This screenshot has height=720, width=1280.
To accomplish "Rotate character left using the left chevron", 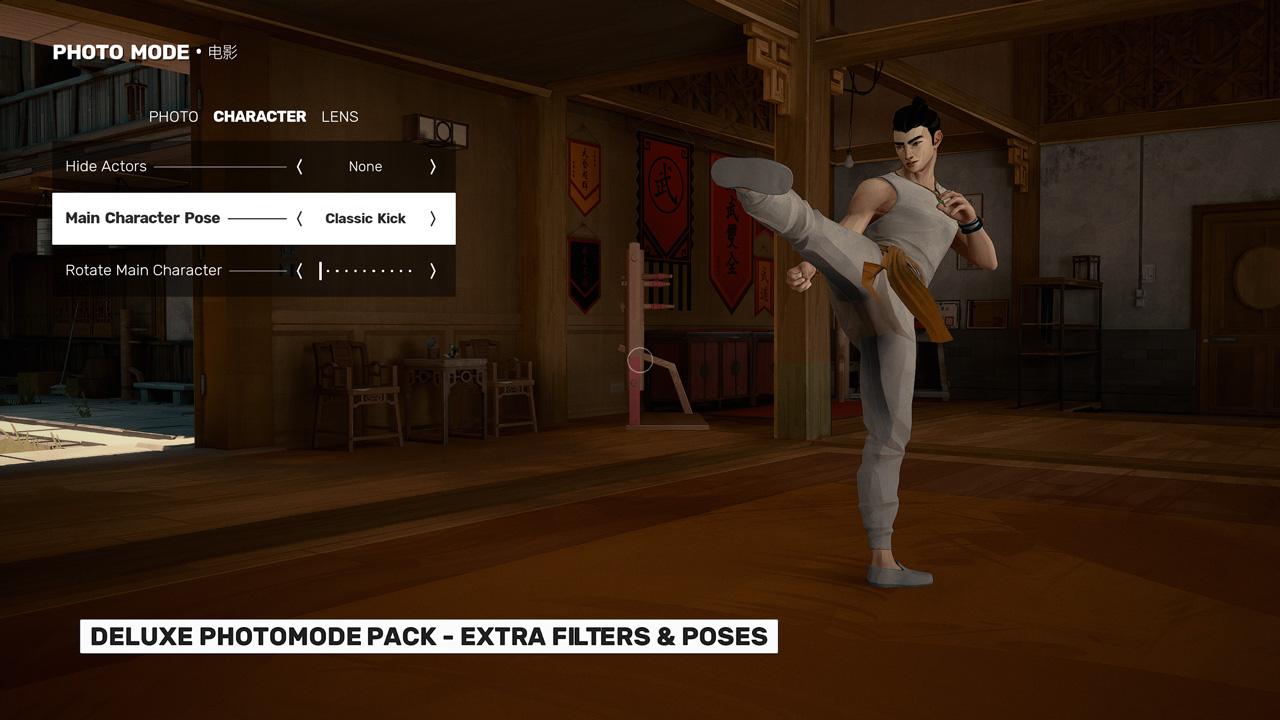I will click(x=298, y=270).
